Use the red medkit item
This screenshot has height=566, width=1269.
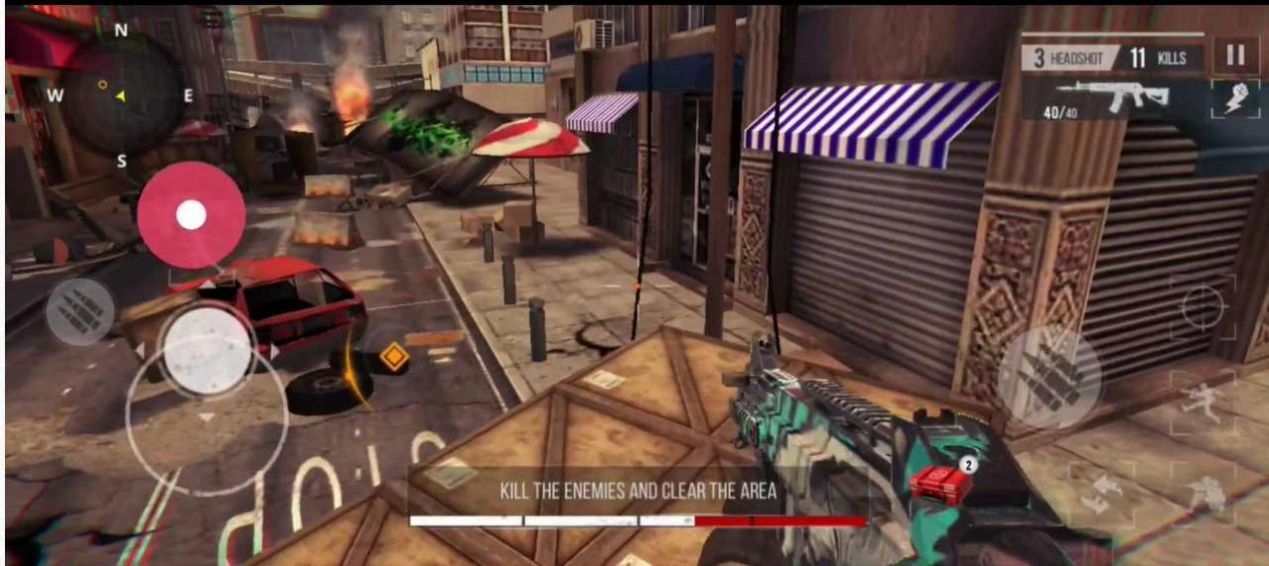[940, 482]
